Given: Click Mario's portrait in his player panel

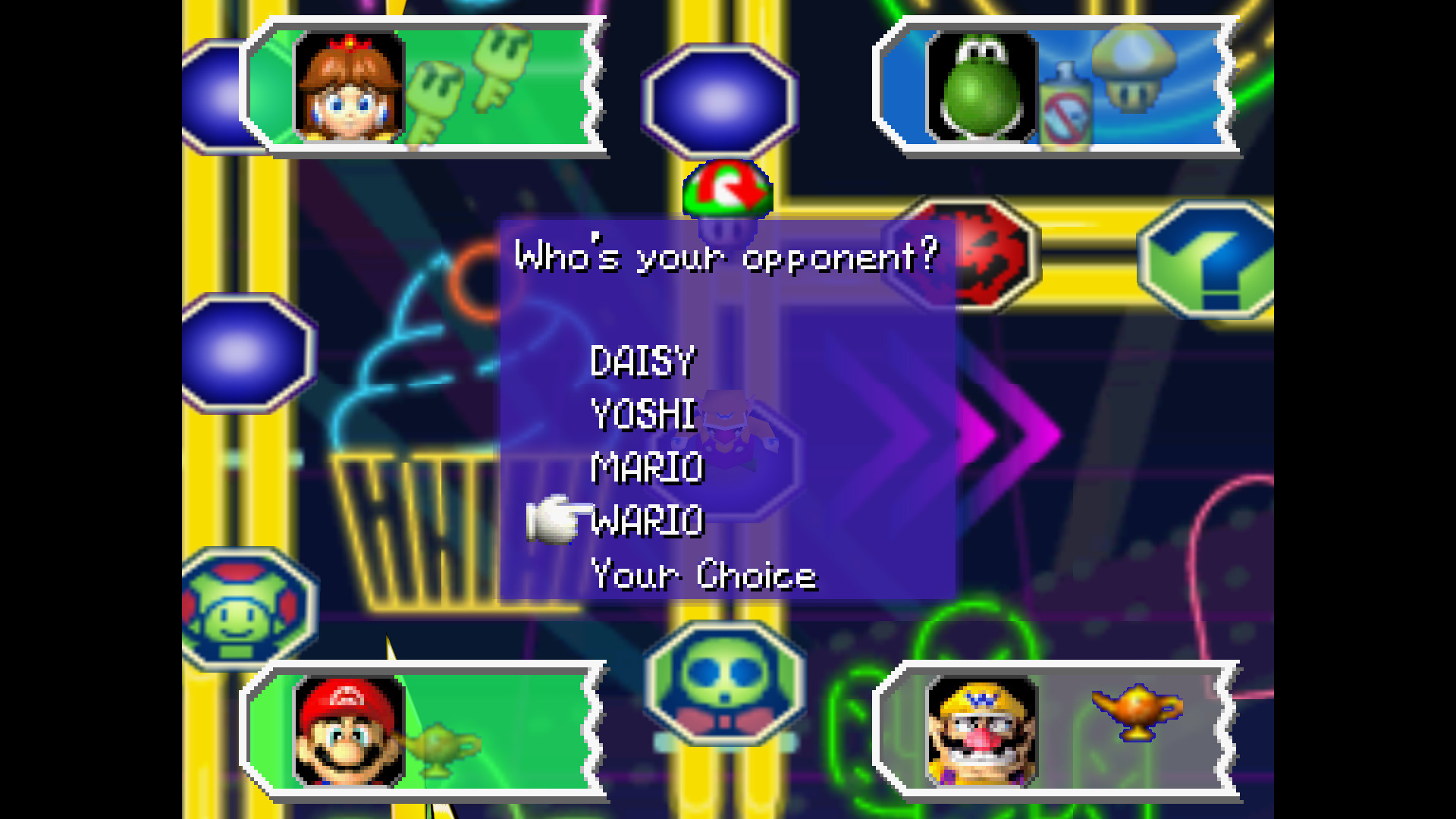Looking at the screenshot, I should tap(349, 732).
